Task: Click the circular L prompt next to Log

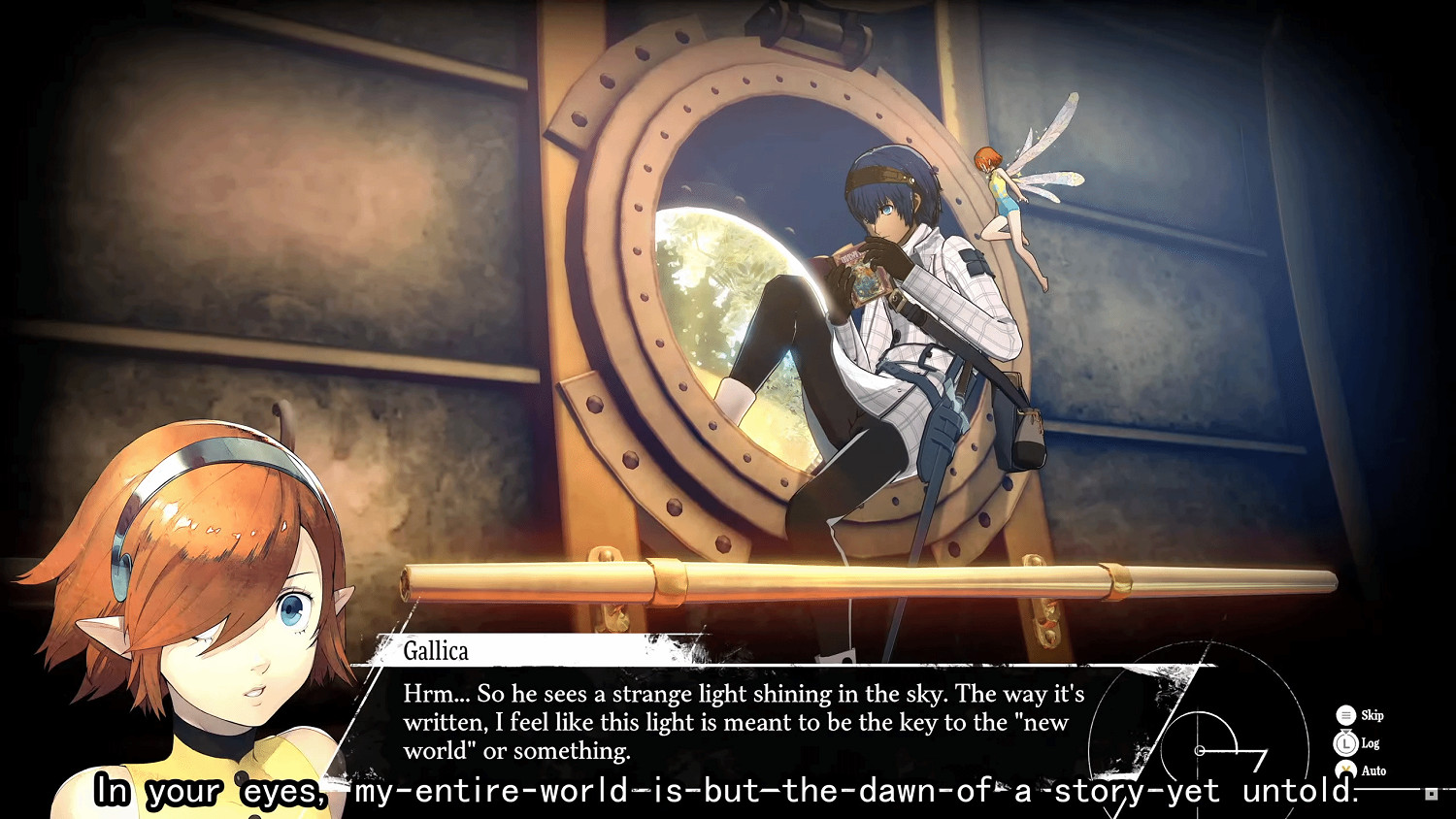Action: click(1345, 742)
